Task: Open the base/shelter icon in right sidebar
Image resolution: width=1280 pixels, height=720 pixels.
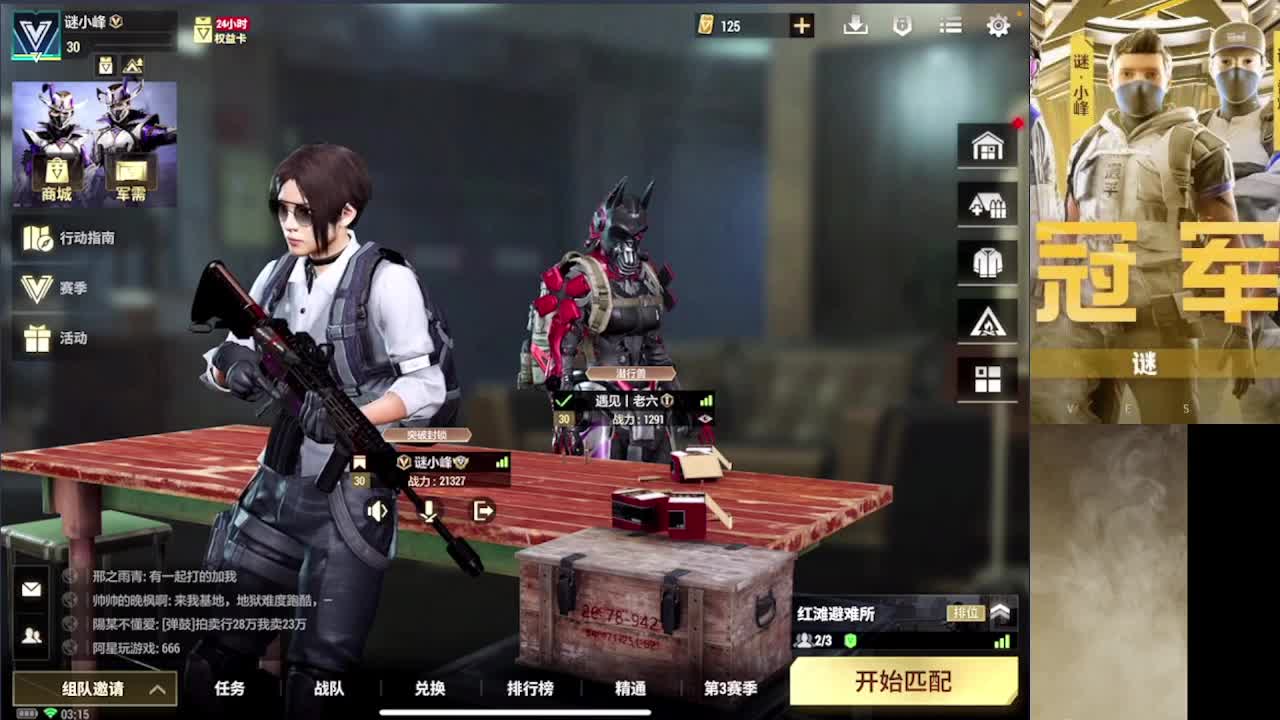Action: pyautogui.click(x=987, y=203)
